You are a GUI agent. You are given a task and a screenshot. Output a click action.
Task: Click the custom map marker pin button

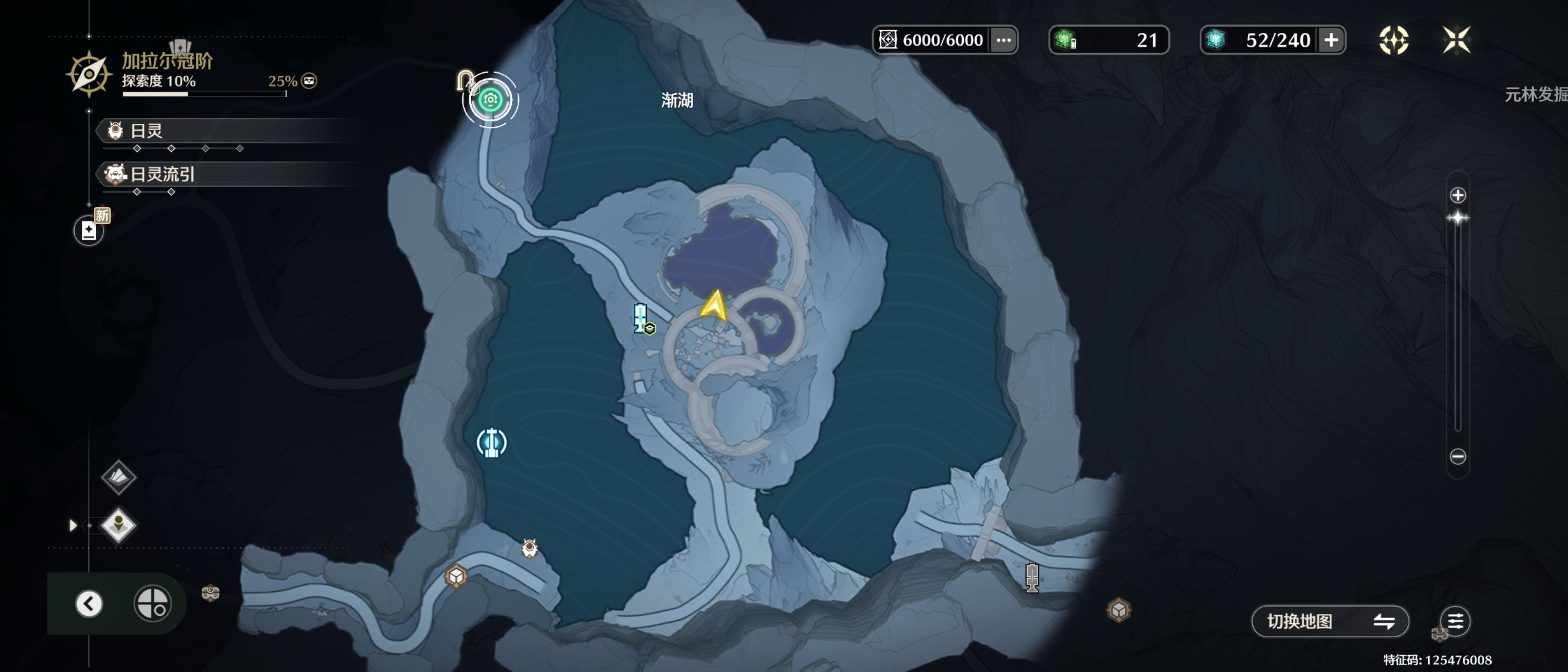pos(118,525)
